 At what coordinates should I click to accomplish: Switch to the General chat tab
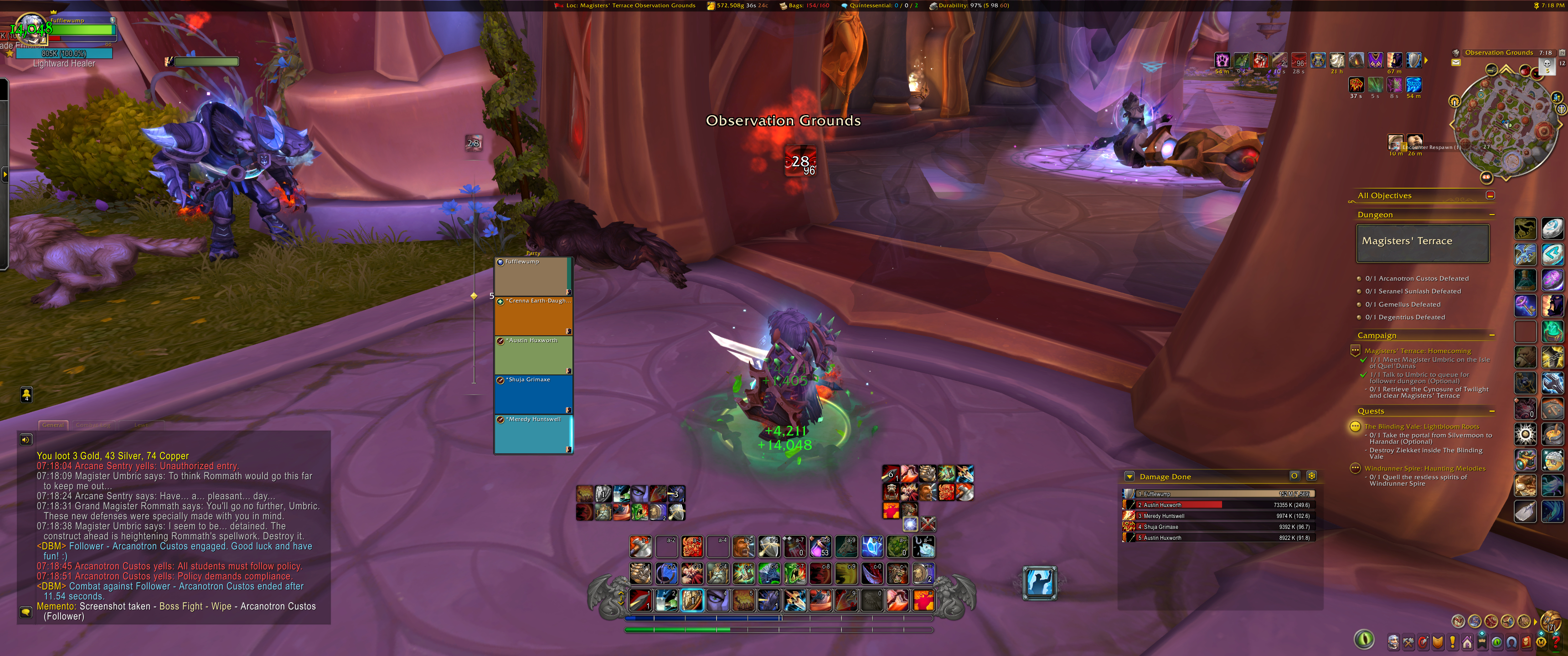point(53,425)
